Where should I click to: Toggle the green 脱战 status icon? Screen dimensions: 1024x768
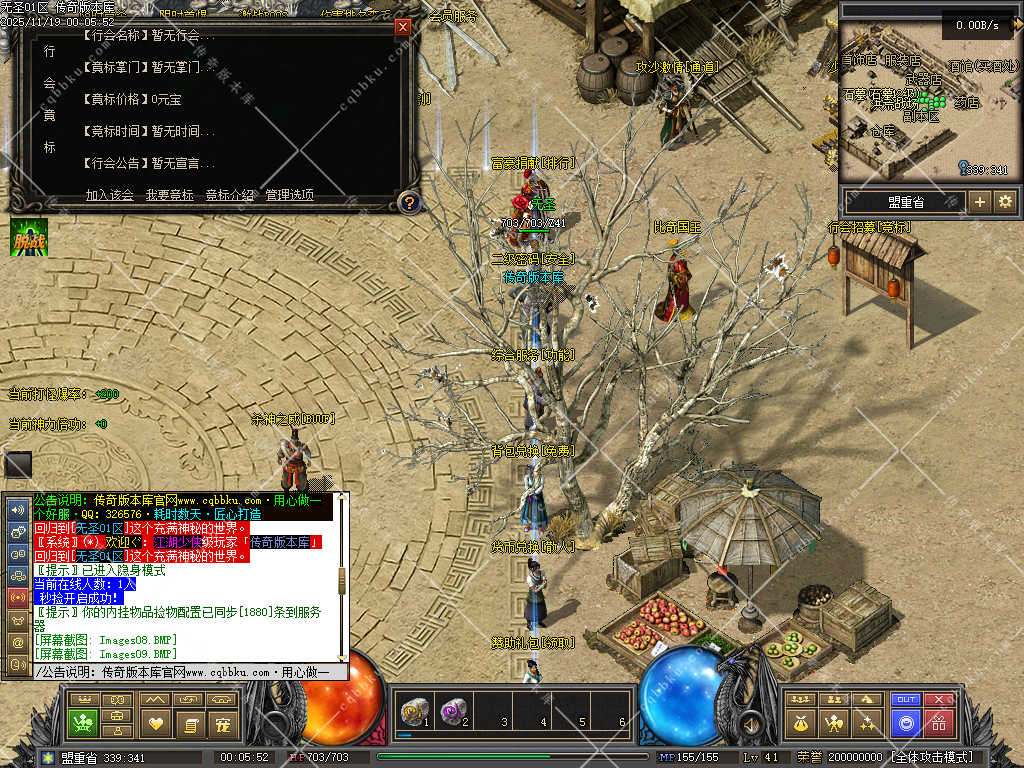point(29,237)
